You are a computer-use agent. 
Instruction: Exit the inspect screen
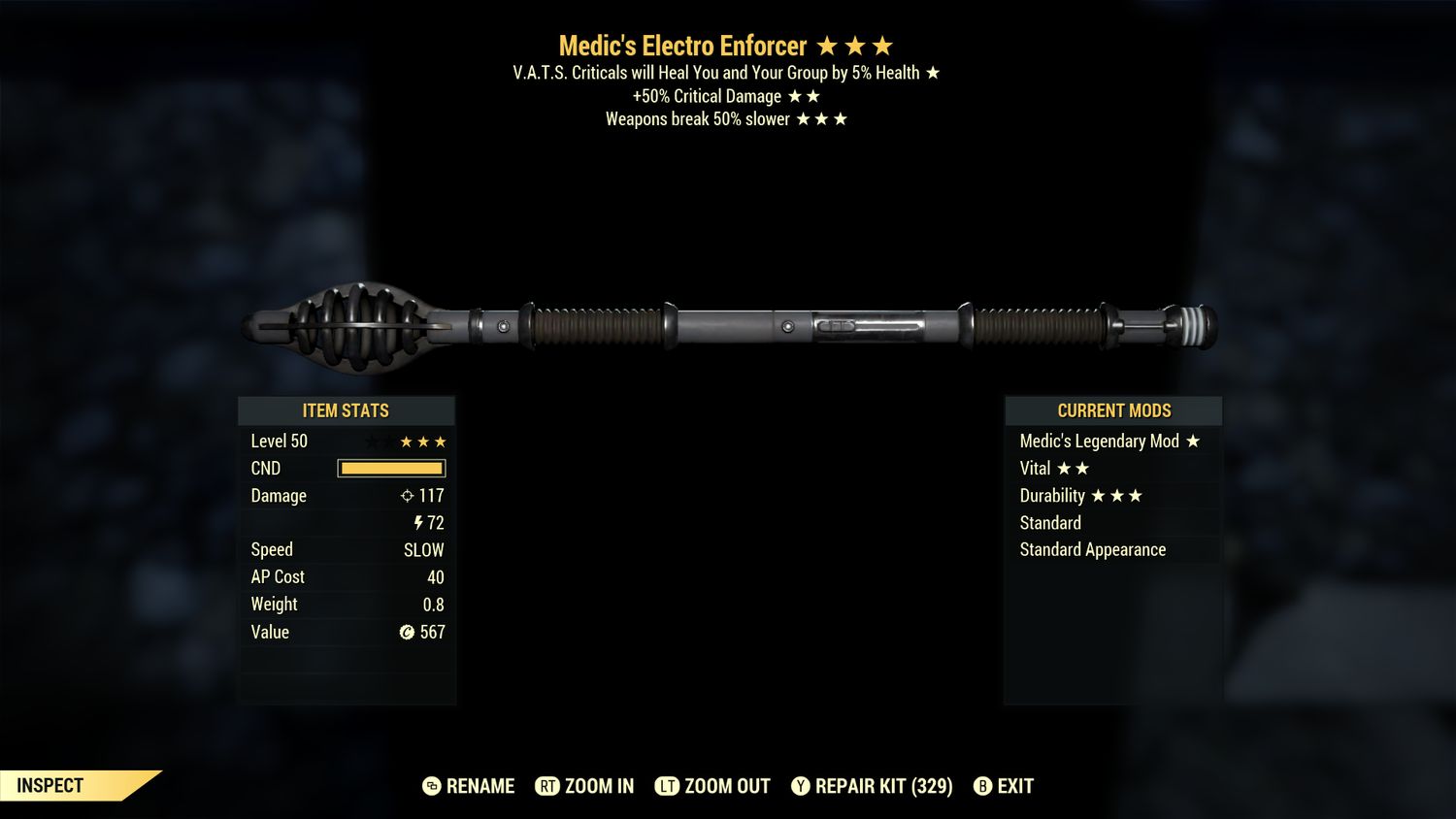click(x=1004, y=786)
